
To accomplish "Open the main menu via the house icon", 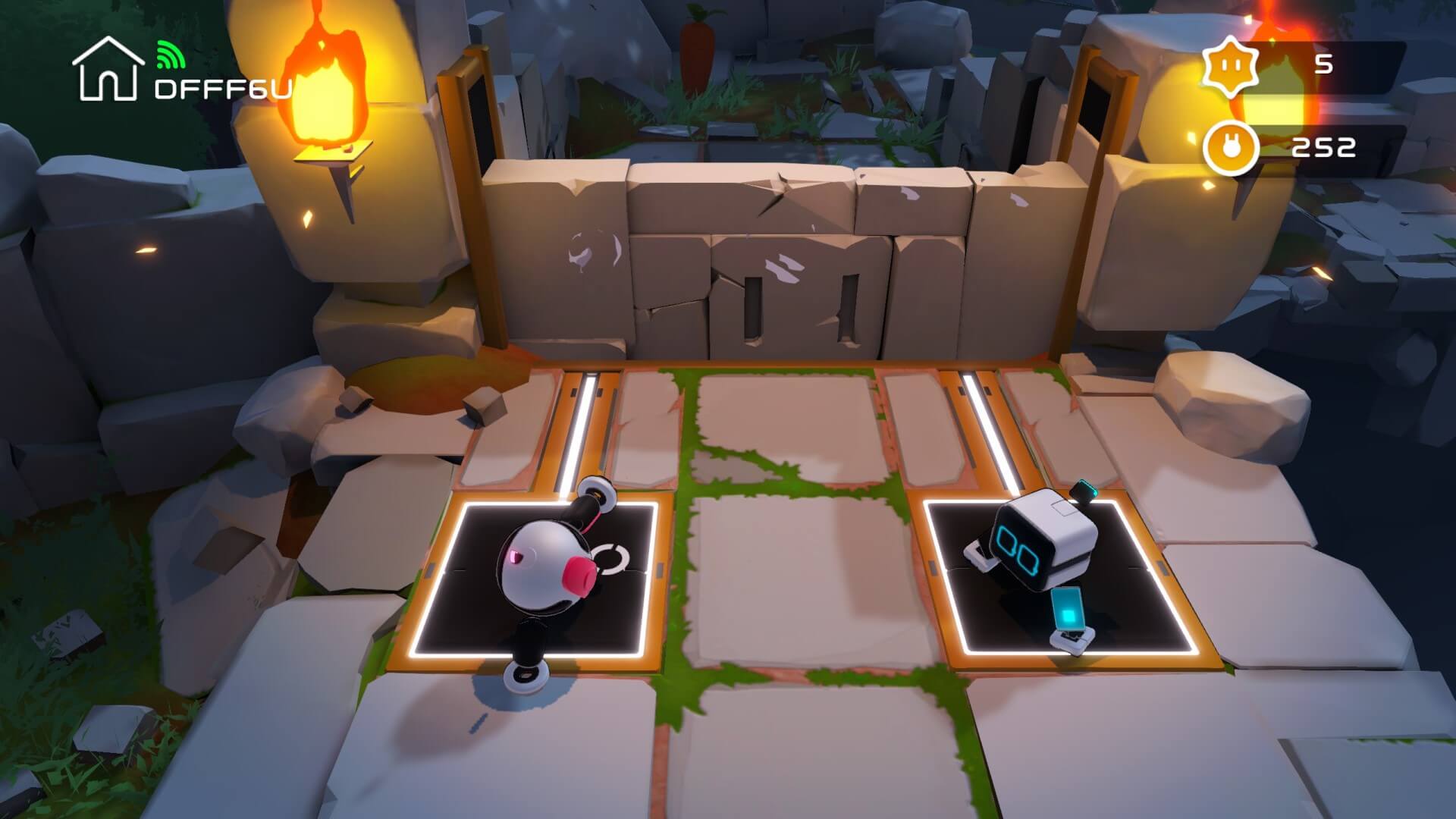I will tap(109, 71).
